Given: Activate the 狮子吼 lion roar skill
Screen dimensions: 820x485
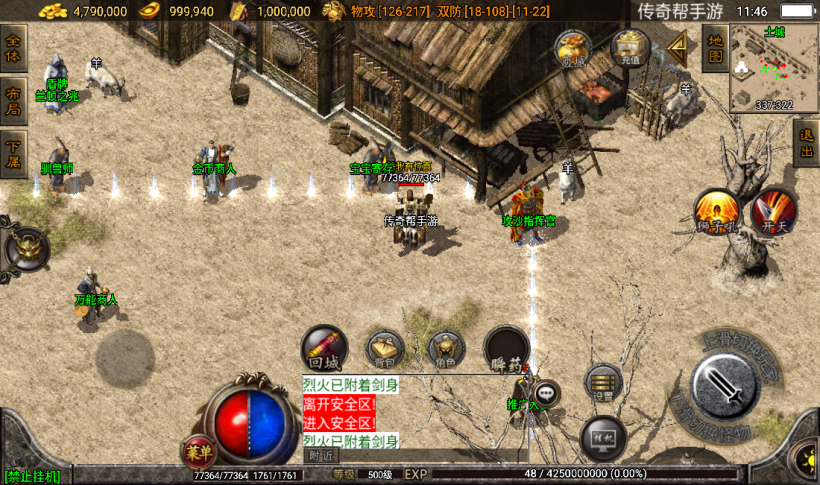Looking at the screenshot, I should pos(717,214).
